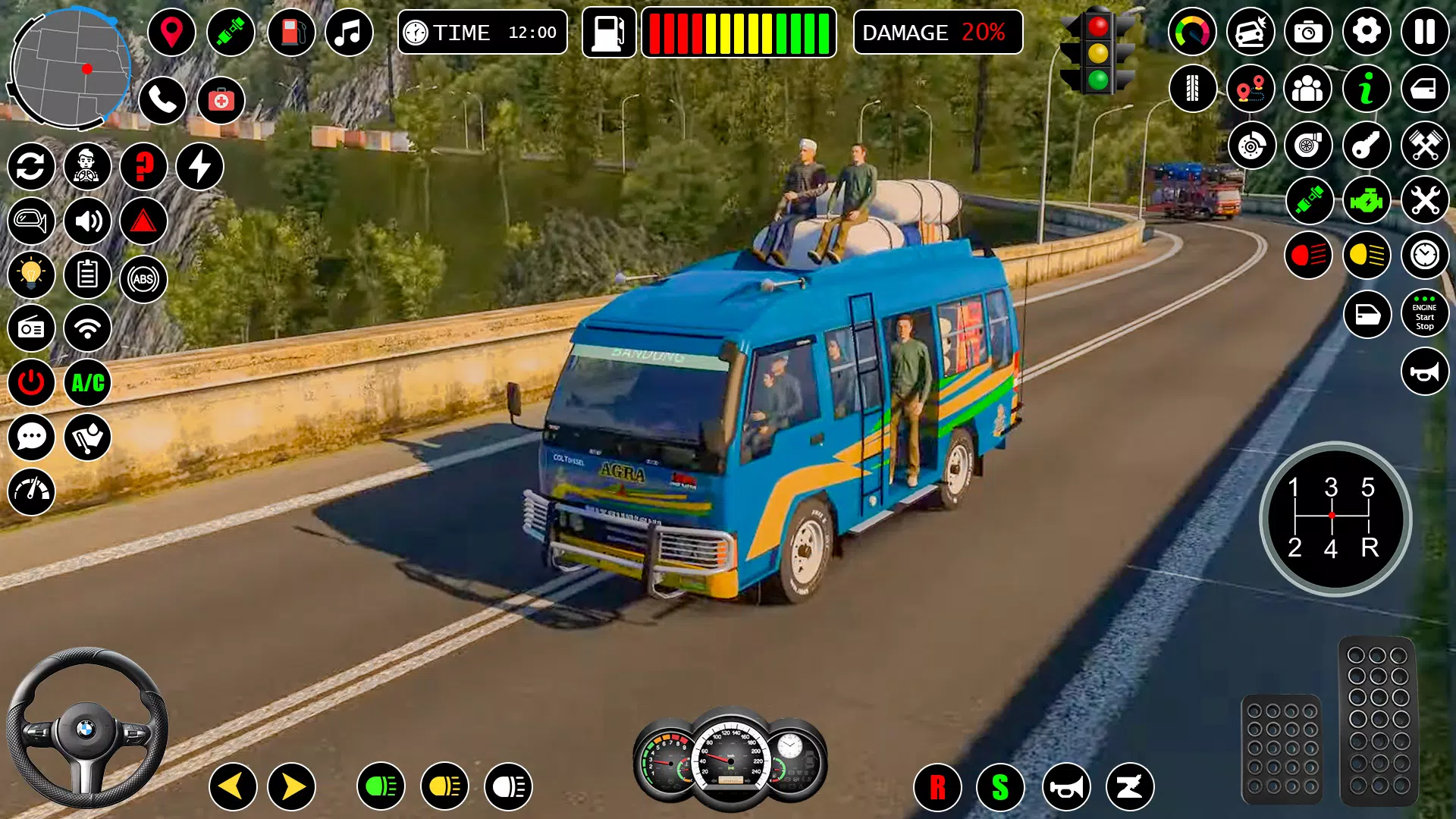Engage the red R reverse button

point(937,788)
